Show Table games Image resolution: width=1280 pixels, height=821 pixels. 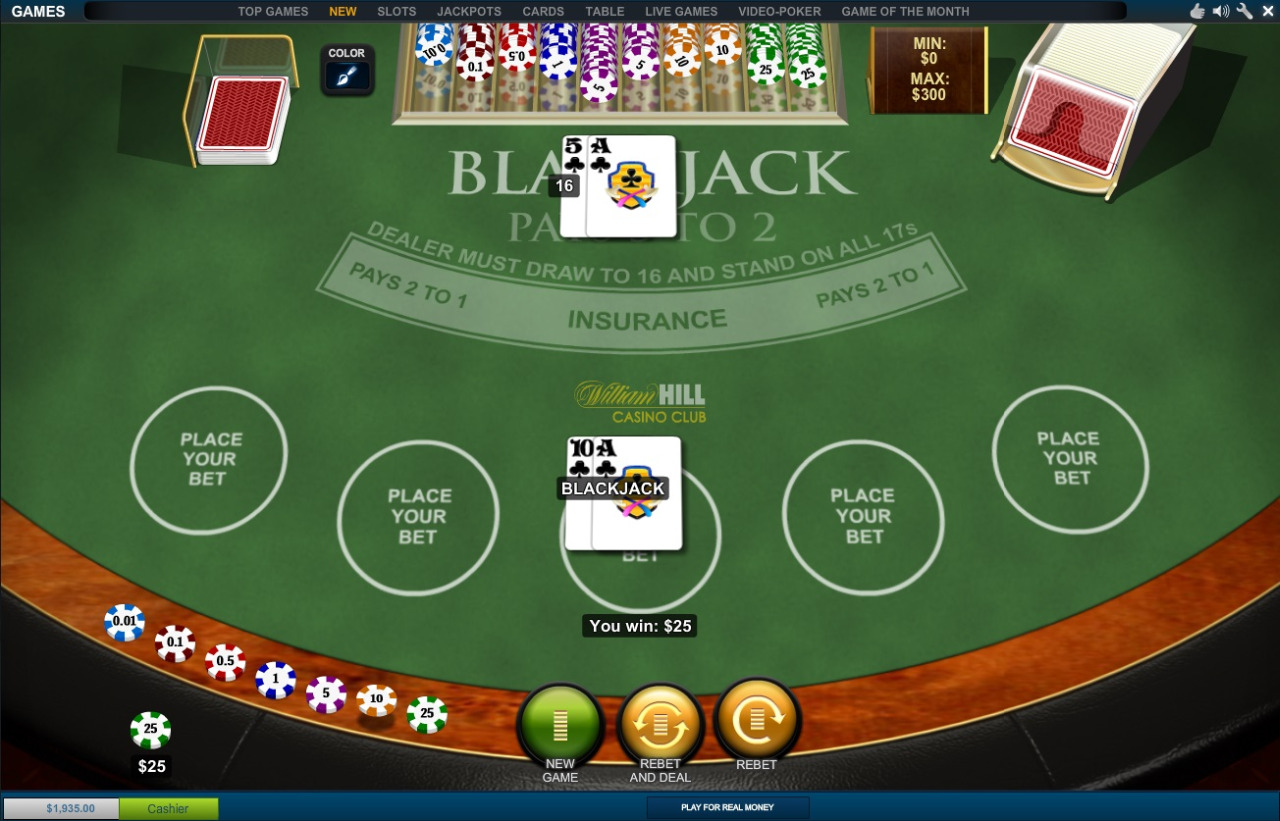[605, 12]
